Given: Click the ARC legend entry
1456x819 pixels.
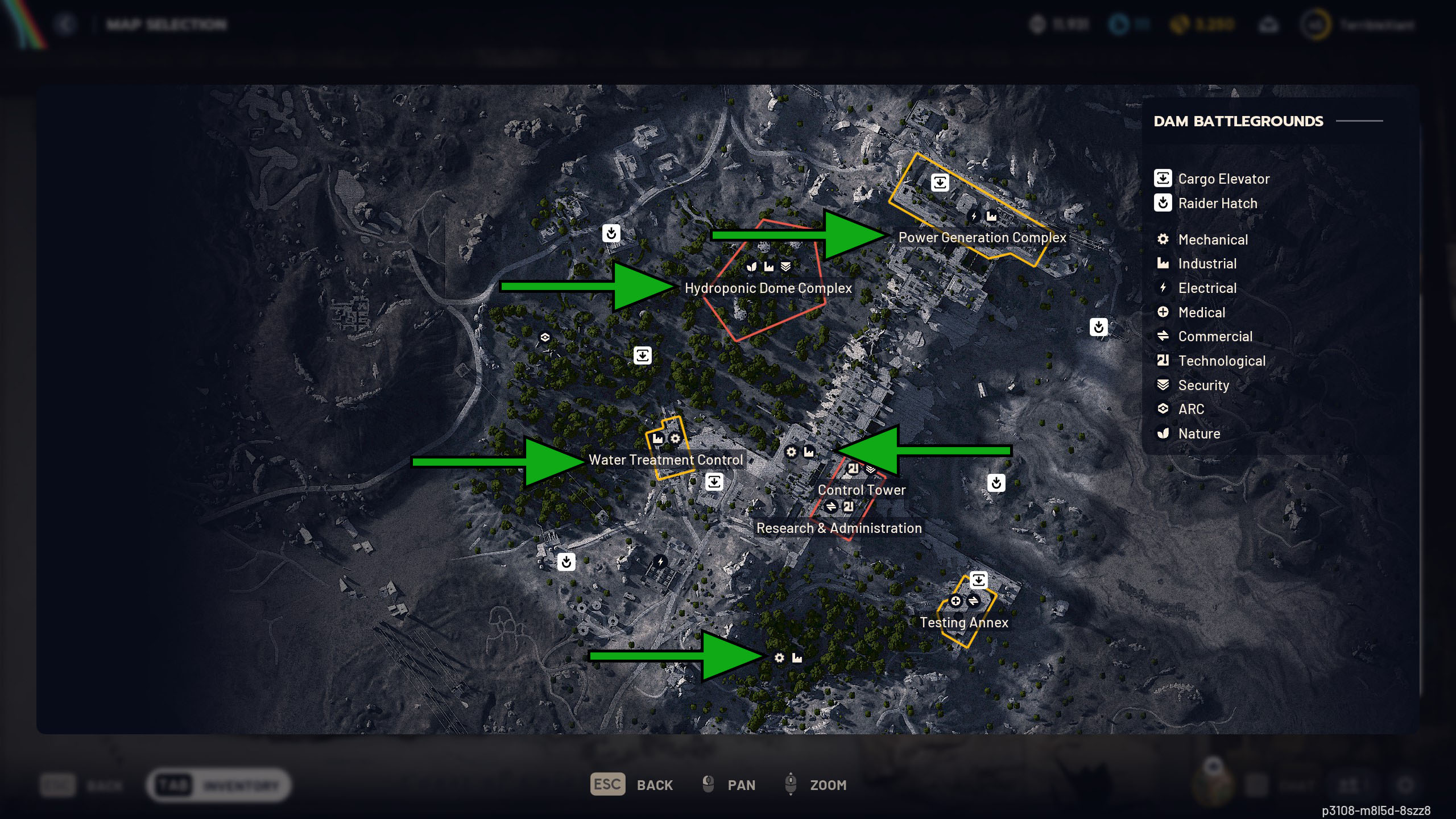Looking at the screenshot, I should tap(1190, 409).
